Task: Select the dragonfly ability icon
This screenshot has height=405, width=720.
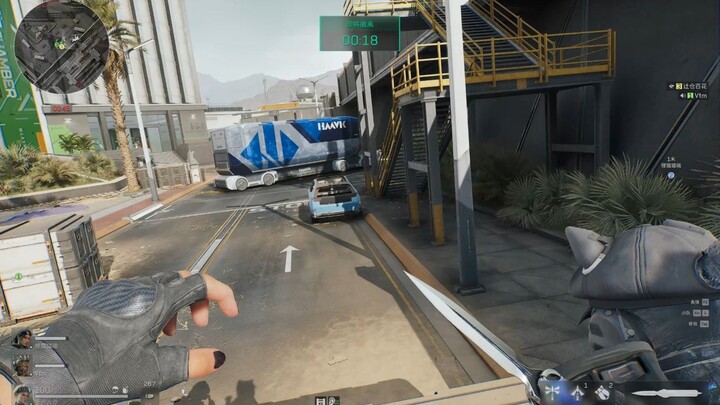Action: pos(550,391)
